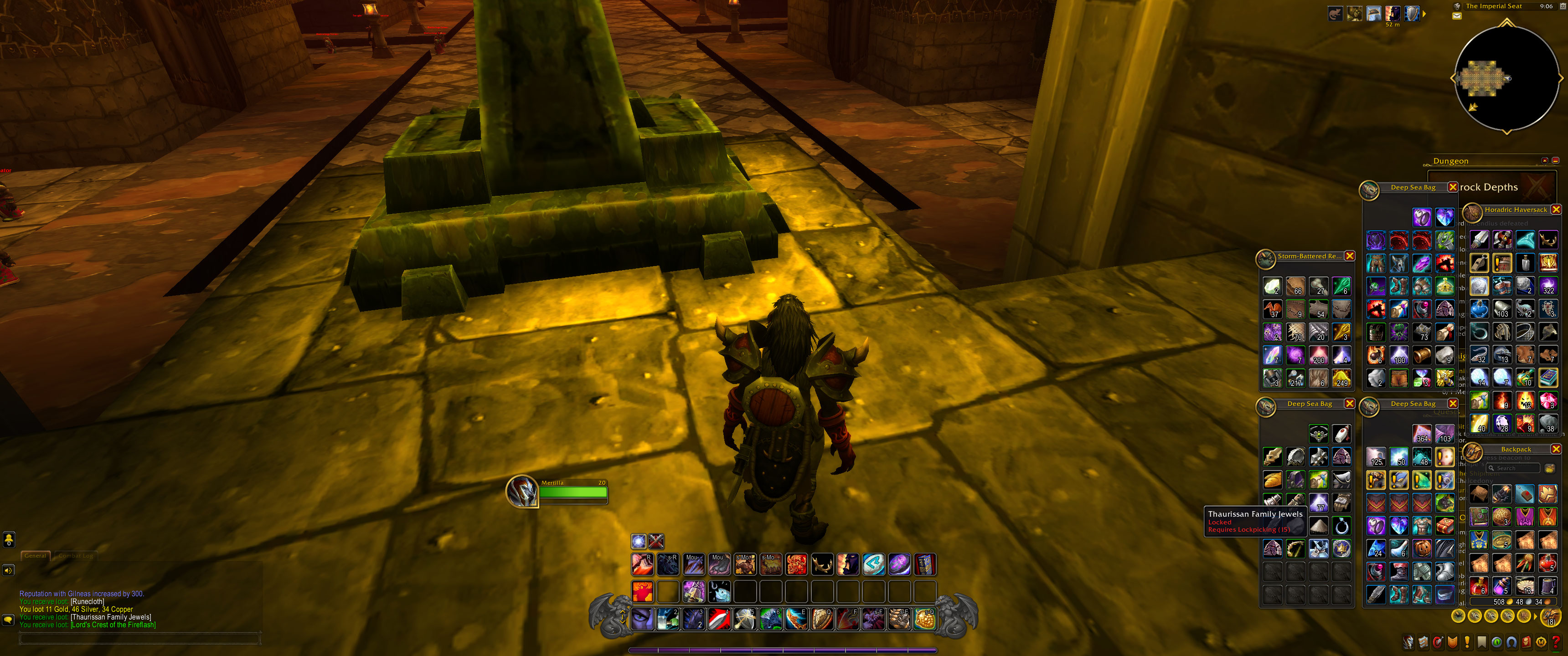This screenshot has width=1568, height=656.
Task: Toggle the minimap tracking binoculars icon
Action: (1457, 6)
